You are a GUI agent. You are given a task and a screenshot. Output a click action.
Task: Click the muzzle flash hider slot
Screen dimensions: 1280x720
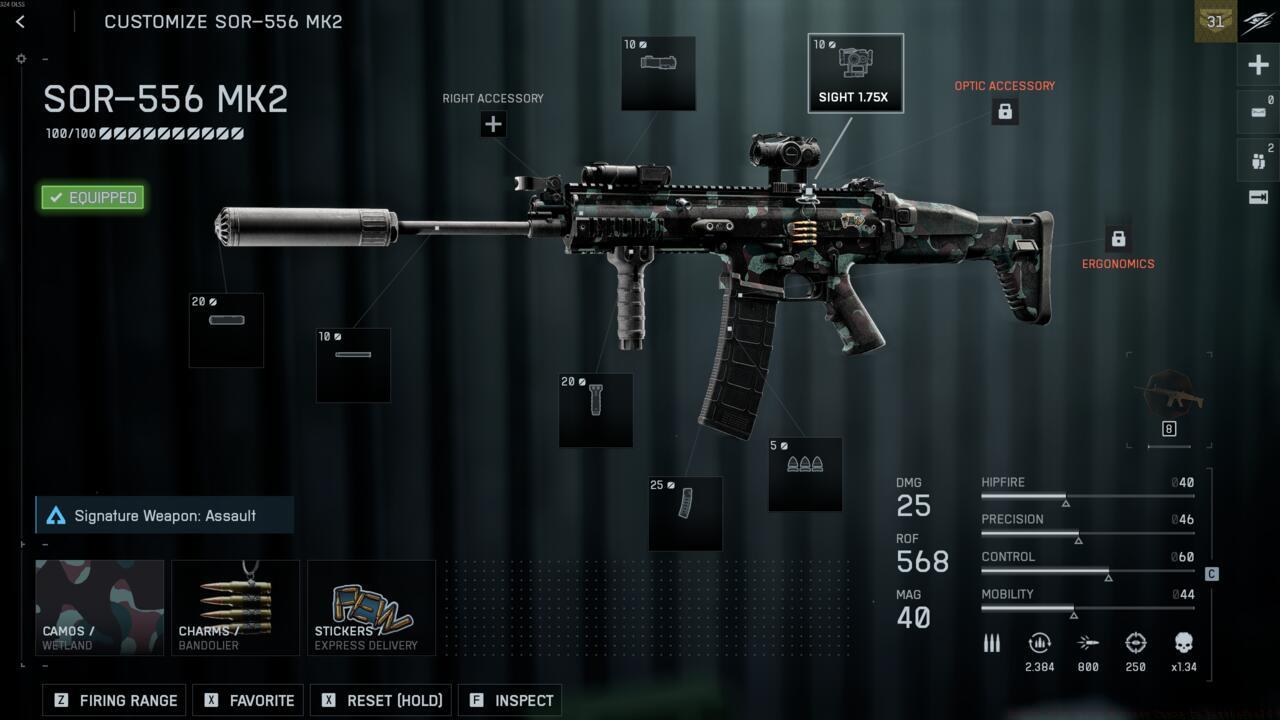(353, 364)
